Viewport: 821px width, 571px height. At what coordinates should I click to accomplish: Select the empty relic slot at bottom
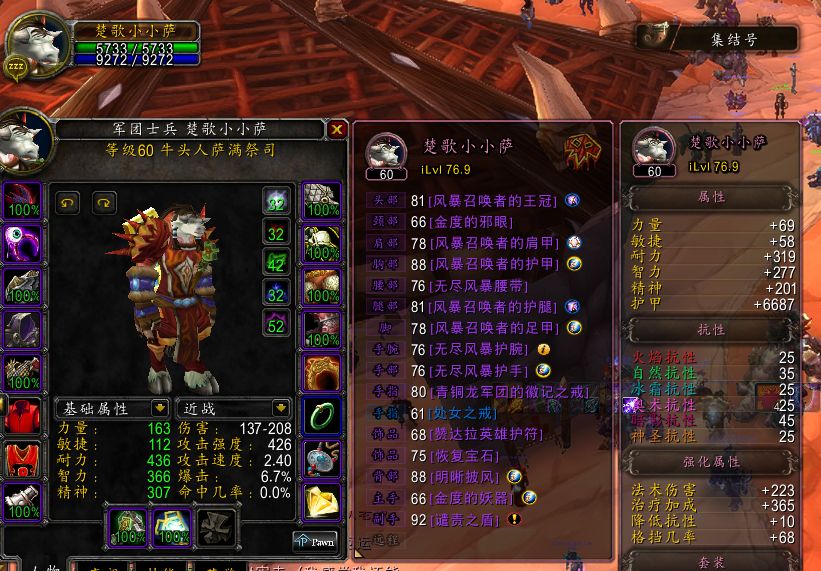pyautogui.click(x=217, y=526)
